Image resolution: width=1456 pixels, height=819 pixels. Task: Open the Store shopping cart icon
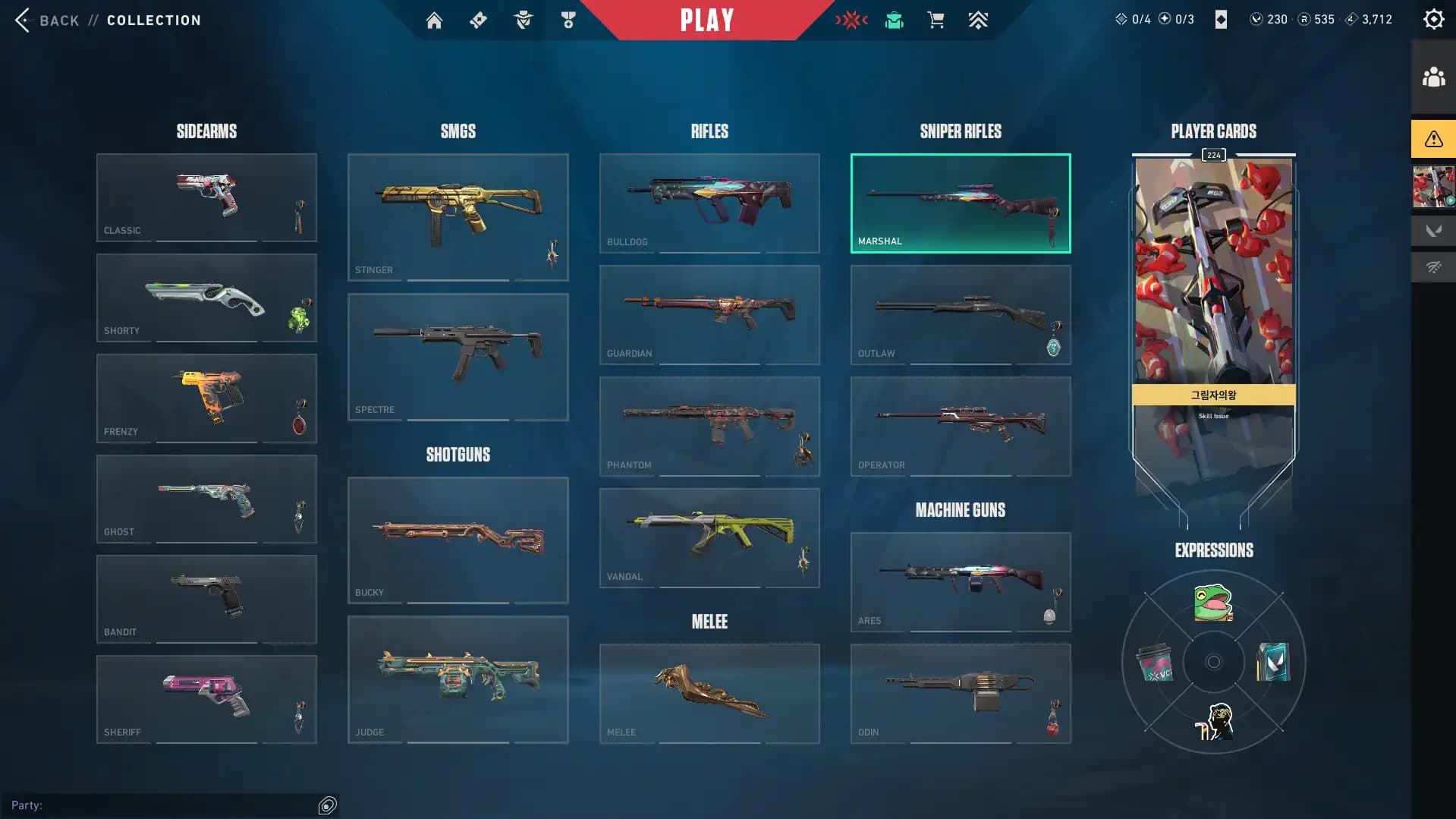[936, 20]
